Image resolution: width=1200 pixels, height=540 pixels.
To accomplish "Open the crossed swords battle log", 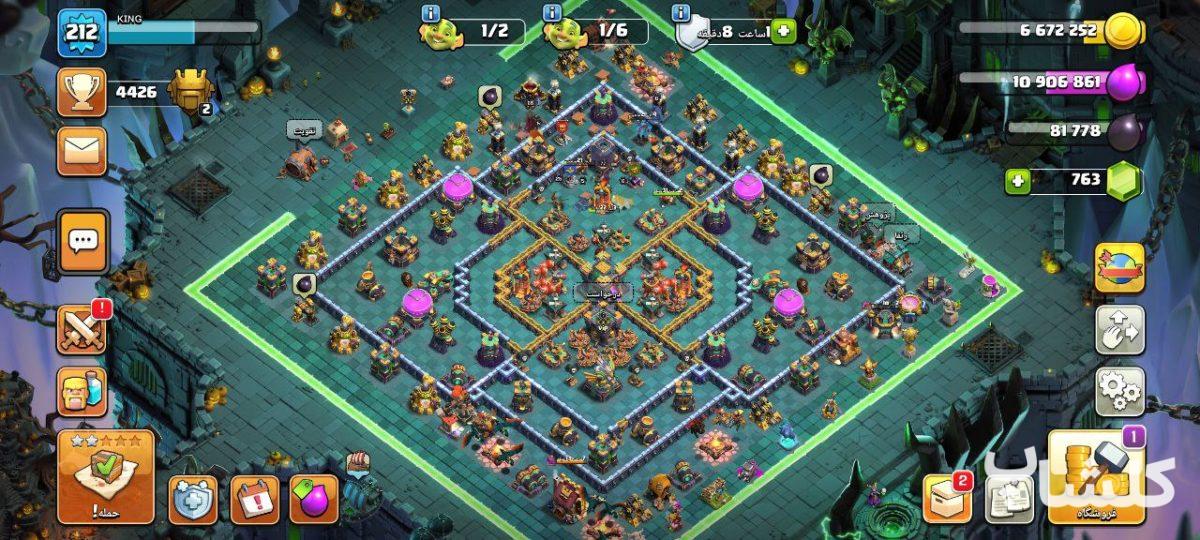I will (x=82, y=328).
